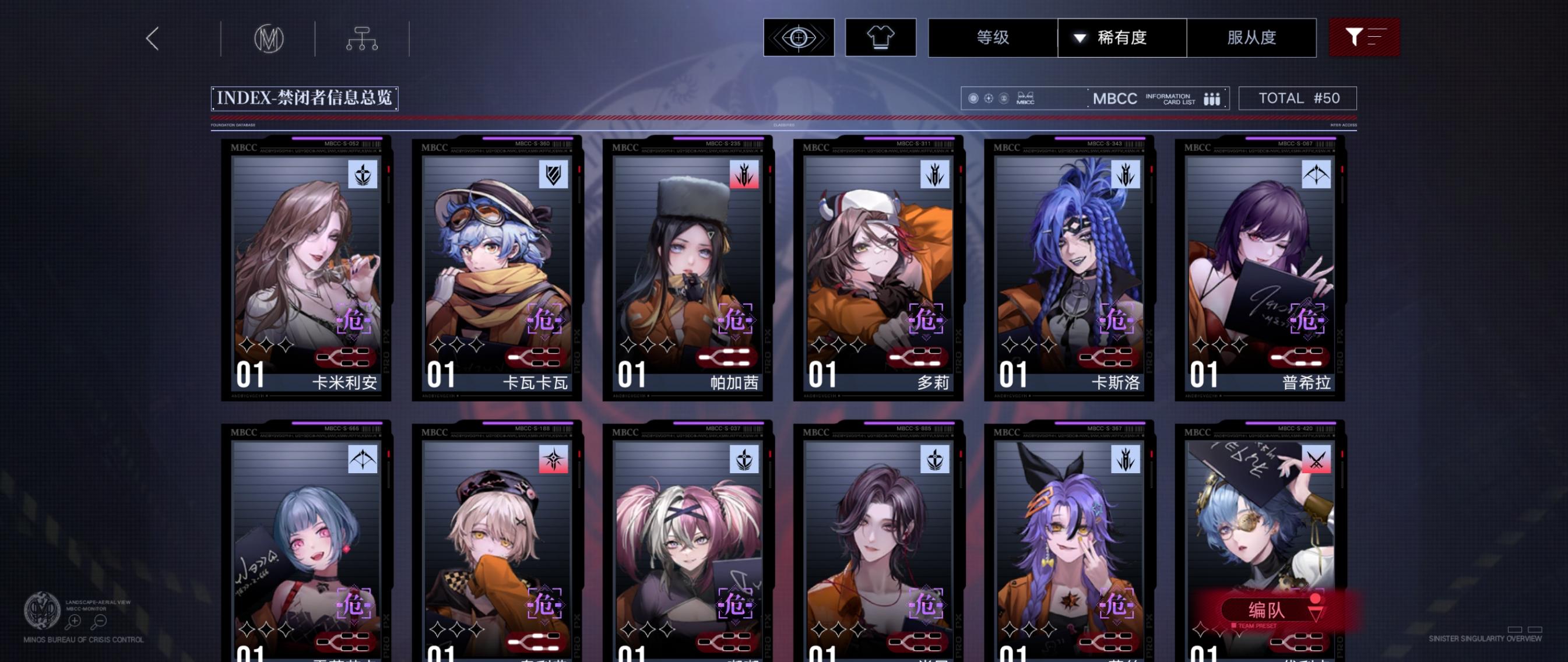Click the circular M emblem in top bar
Screen dimensions: 1568x662
(x=270, y=38)
